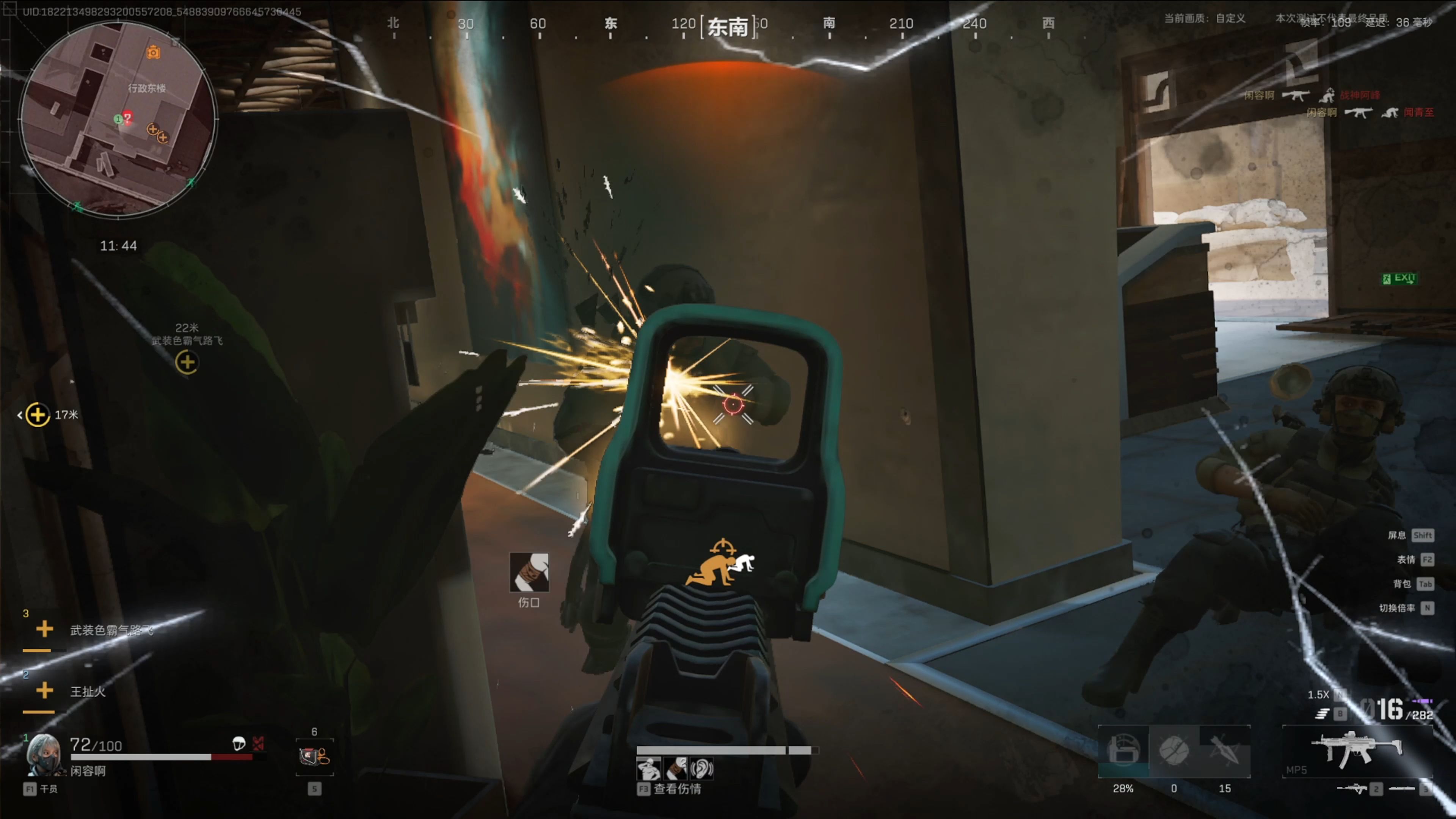Select teammate 武装色霸气路飞 in squad list
Screen dimensions: 1456x819
(111, 630)
